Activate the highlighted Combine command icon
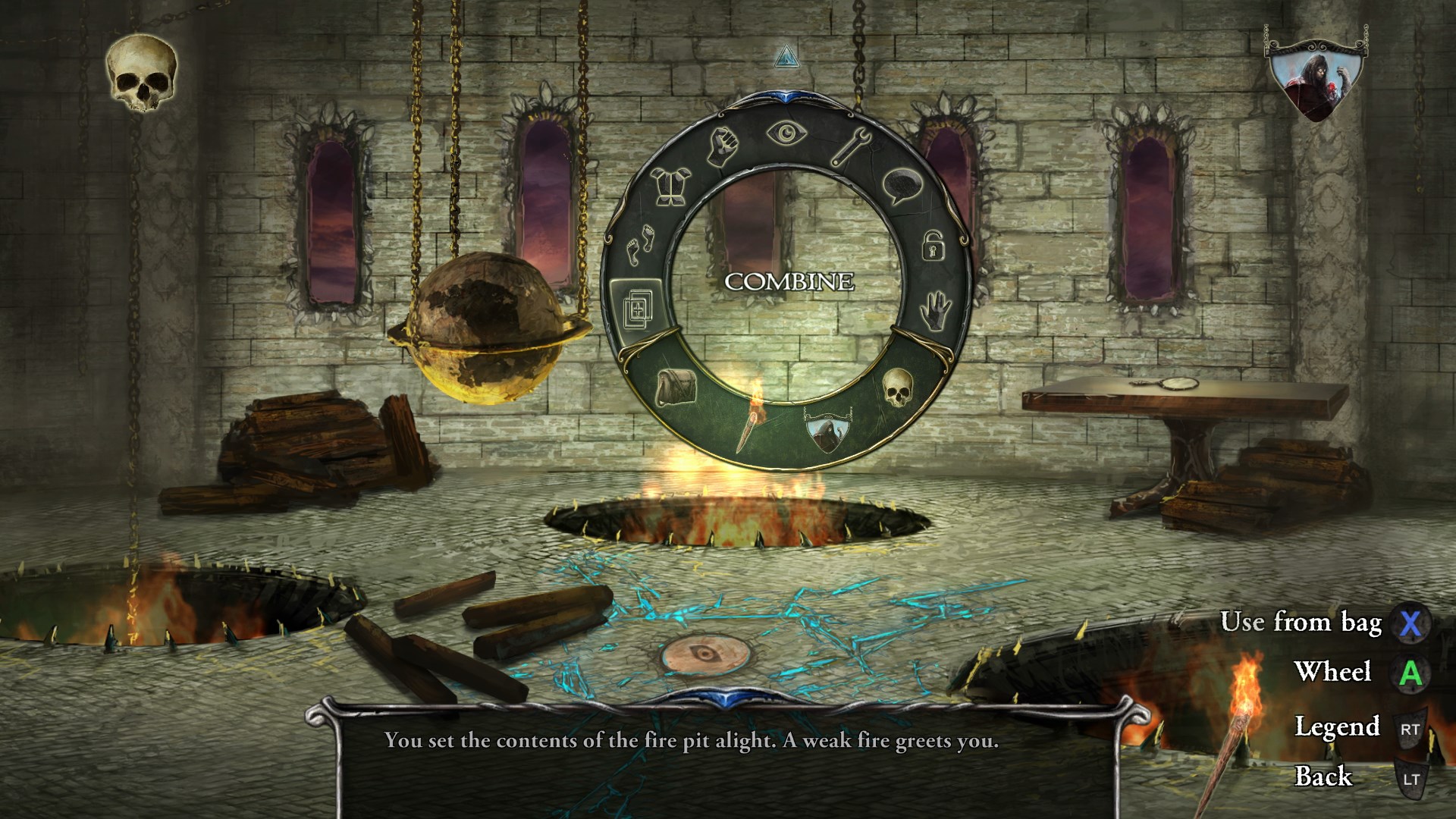The width and height of the screenshot is (1456, 819). point(636,307)
